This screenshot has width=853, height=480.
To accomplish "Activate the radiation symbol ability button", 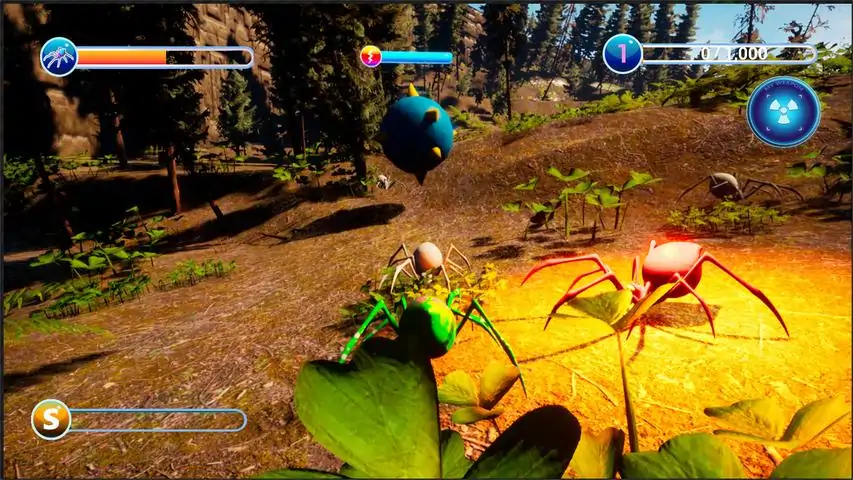I will coord(783,111).
